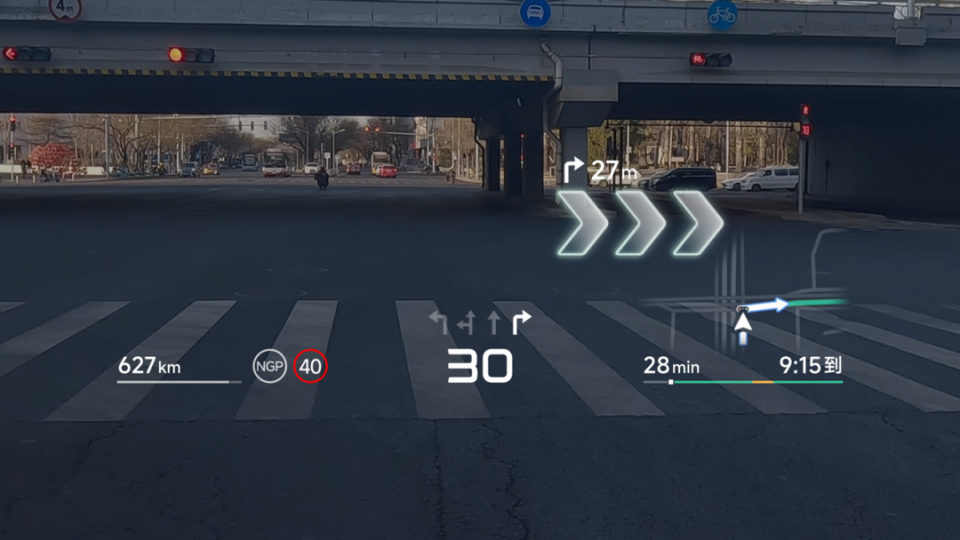
Task: Click the route progress bar under the ETA
Action: pyautogui.click(x=742, y=382)
